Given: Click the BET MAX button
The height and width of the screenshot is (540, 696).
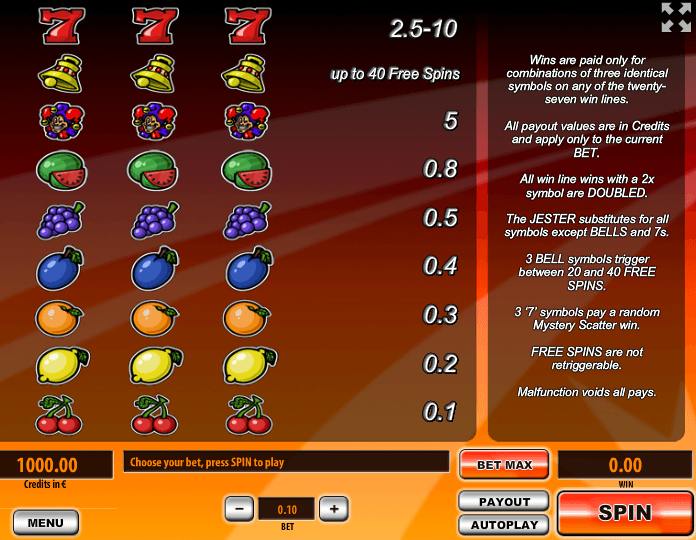Looking at the screenshot, I should 504,464.
